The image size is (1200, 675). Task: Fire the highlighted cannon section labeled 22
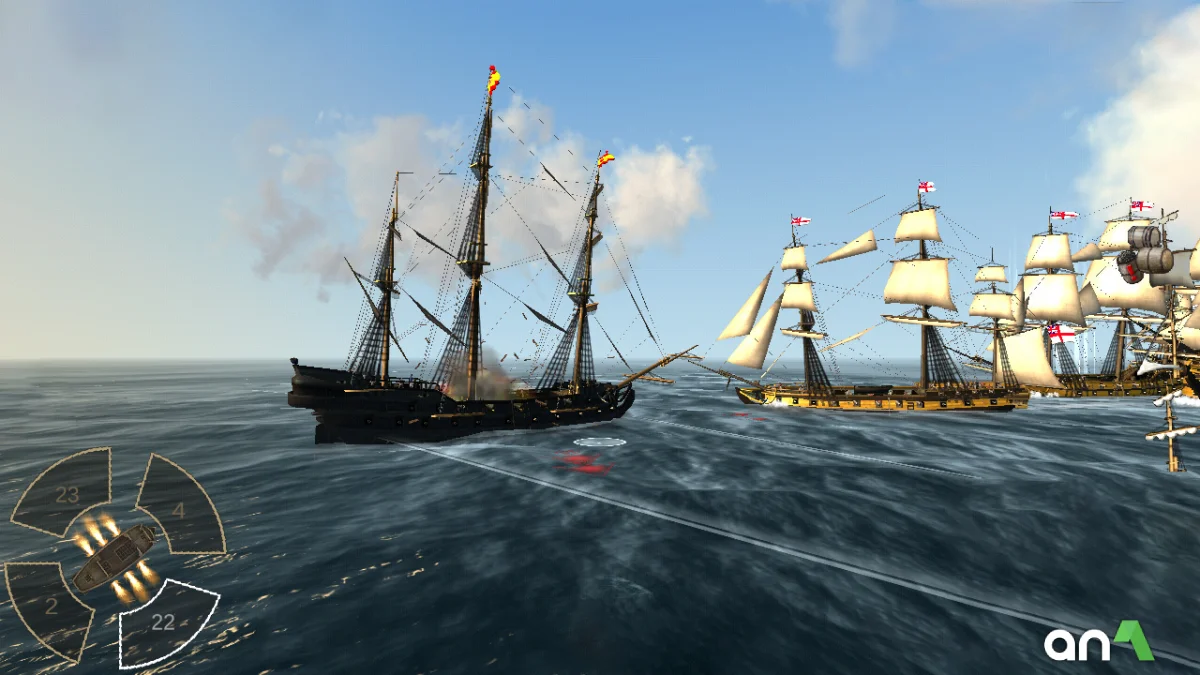pos(166,622)
